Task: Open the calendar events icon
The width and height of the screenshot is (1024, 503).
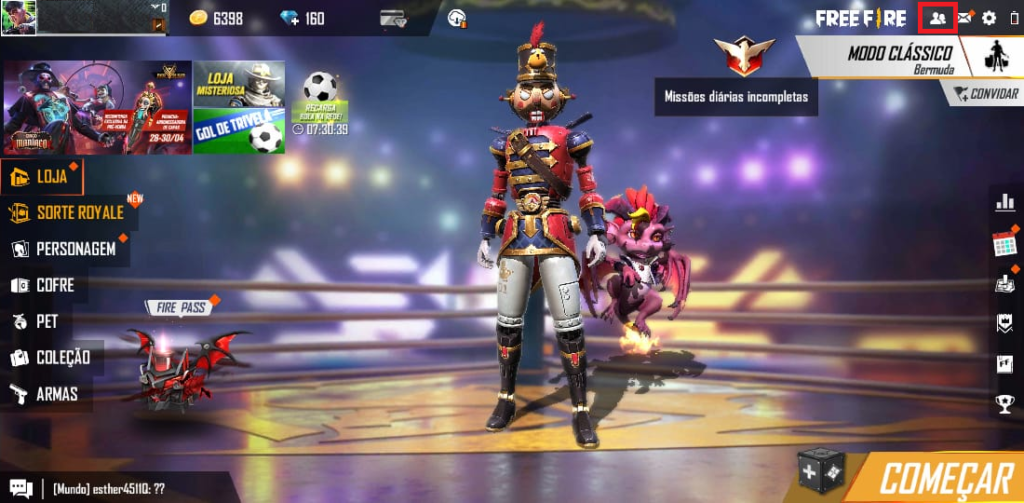Action: [x=1004, y=243]
